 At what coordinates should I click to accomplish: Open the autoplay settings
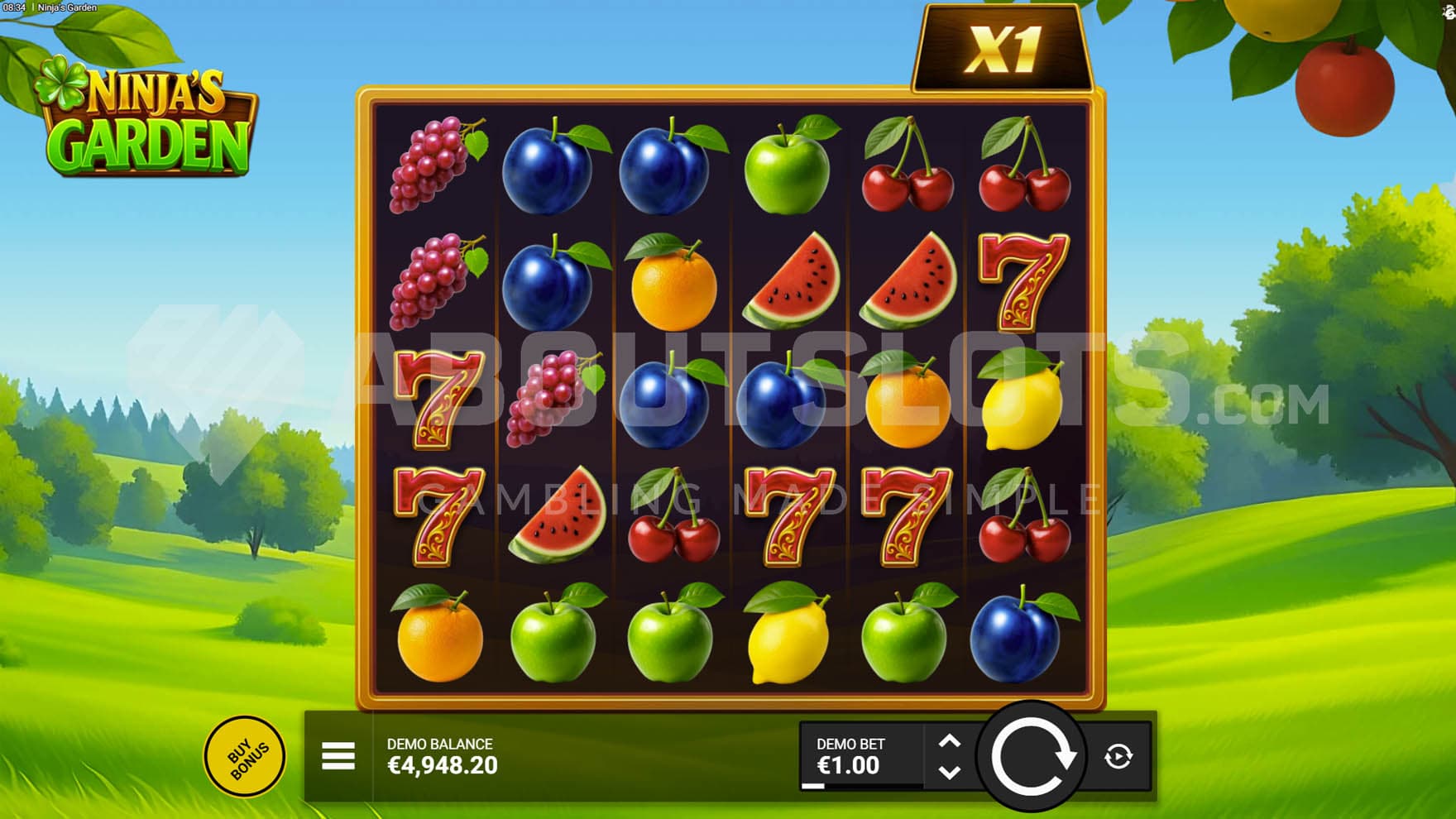1118,756
